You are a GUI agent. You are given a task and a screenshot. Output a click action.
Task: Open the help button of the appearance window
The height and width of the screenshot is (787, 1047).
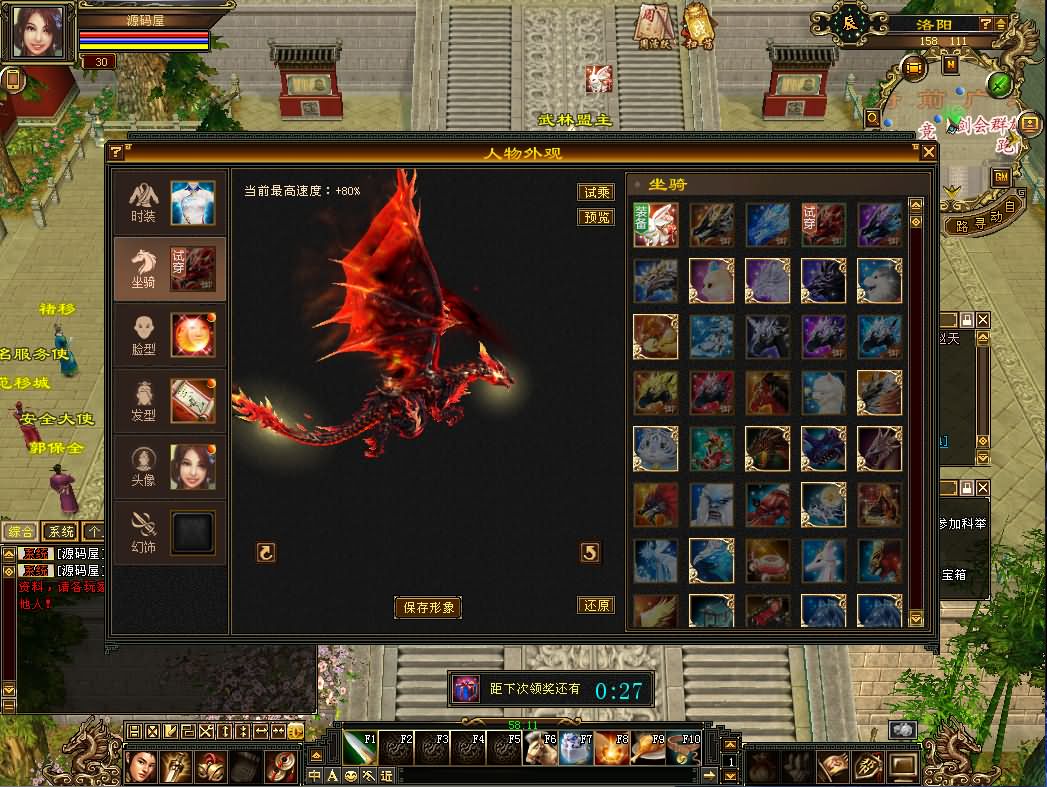(116, 152)
